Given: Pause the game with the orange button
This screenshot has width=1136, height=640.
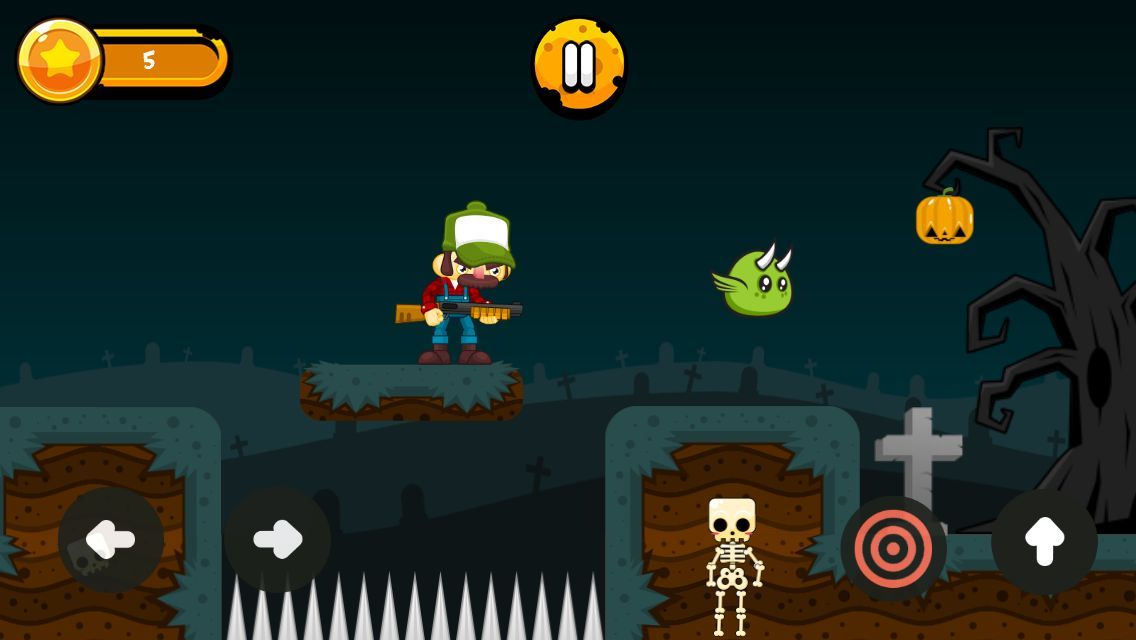Looking at the screenshot, I should point(579,66).
